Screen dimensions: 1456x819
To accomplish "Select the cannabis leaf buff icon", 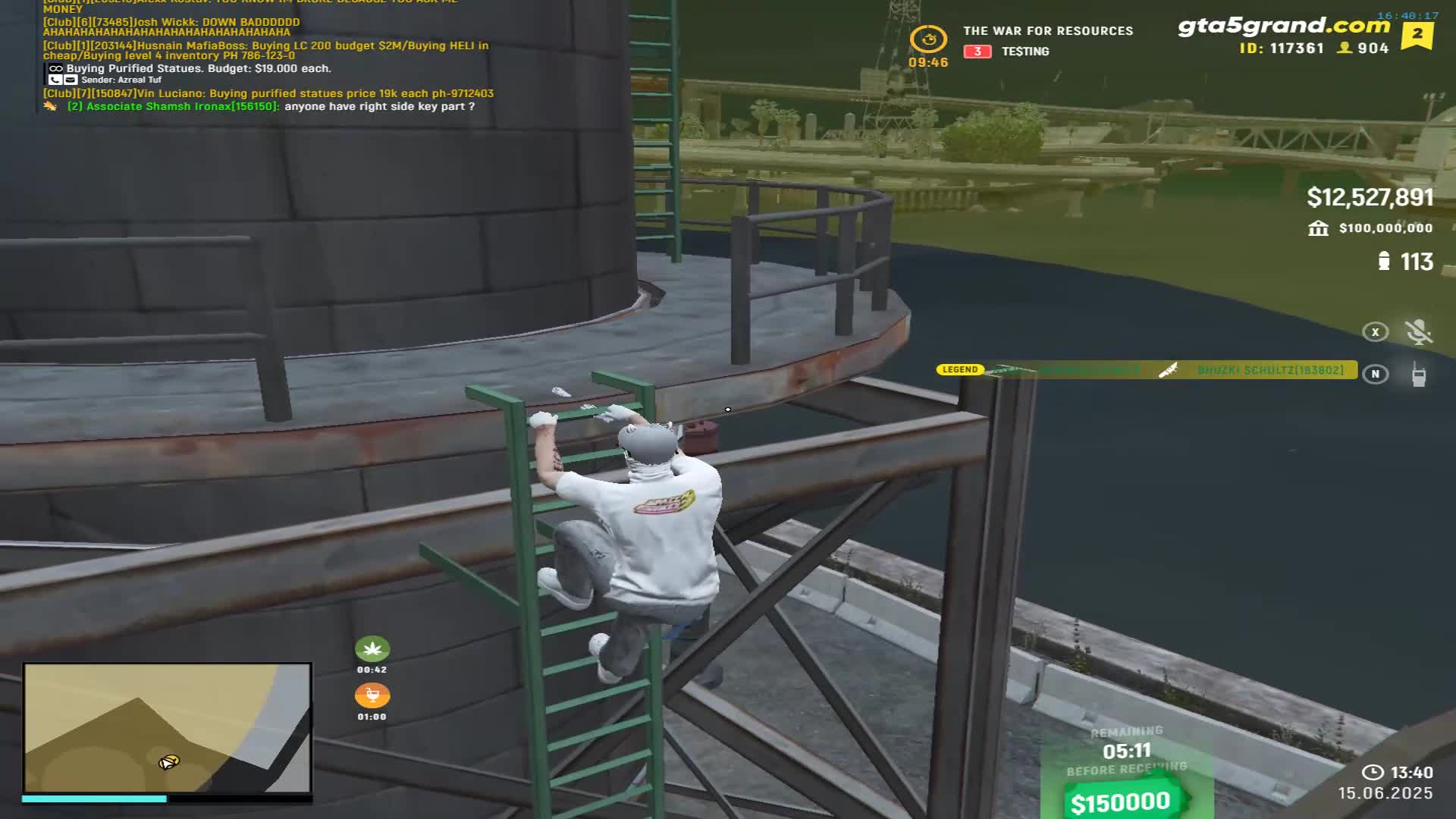I will [x=372, y=649].
